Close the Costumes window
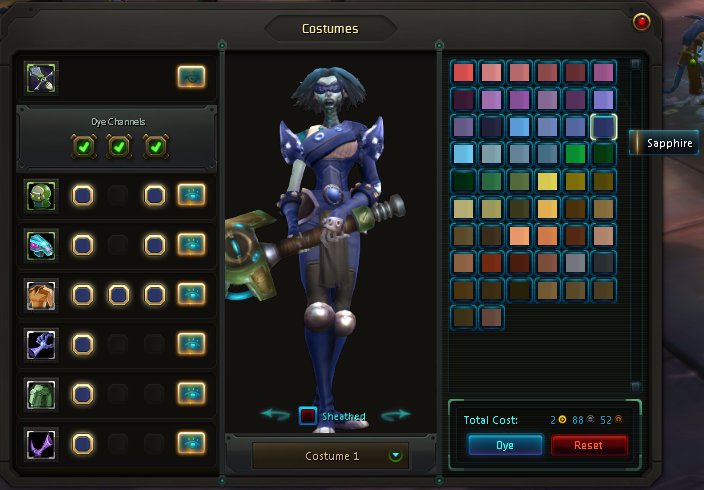 point(641,21)
